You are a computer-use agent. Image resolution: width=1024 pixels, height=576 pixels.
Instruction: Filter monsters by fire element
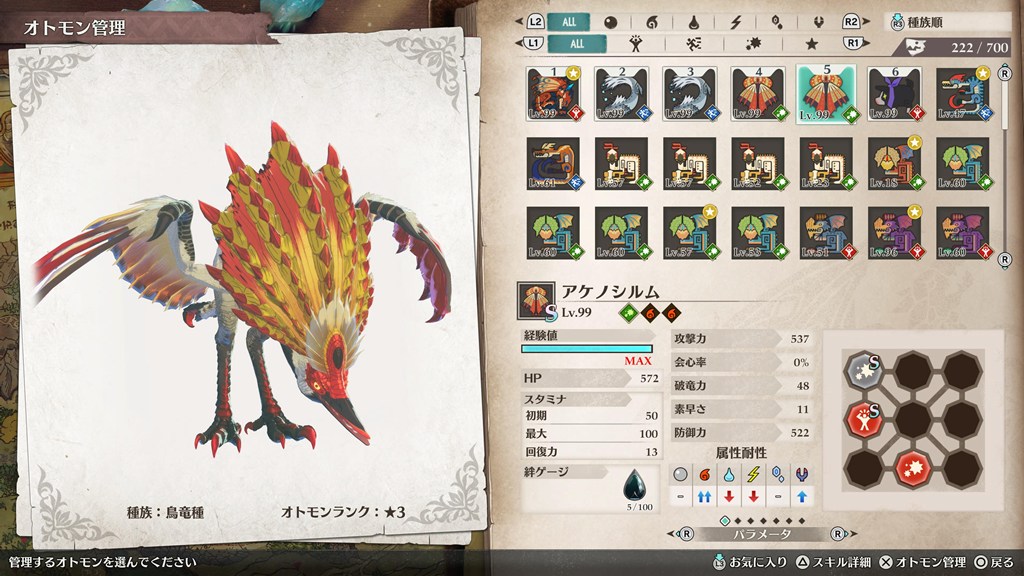click(x=651, y=21)
